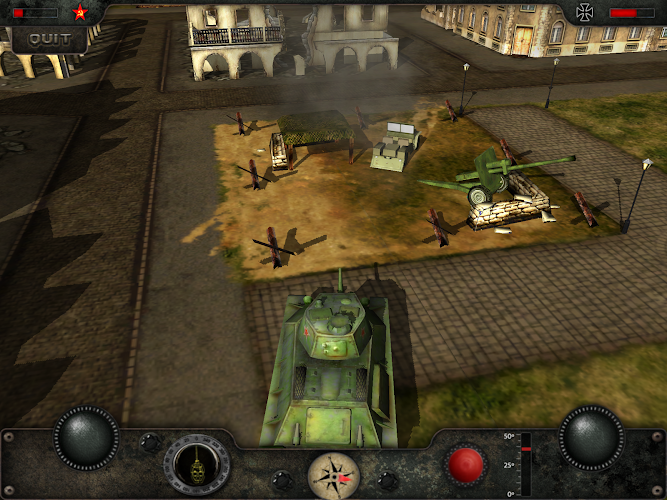Image resolution: width=667 pixels, height=500 pixels.
Task: Tap the right aiming joystick
Action: coord(591,437)
